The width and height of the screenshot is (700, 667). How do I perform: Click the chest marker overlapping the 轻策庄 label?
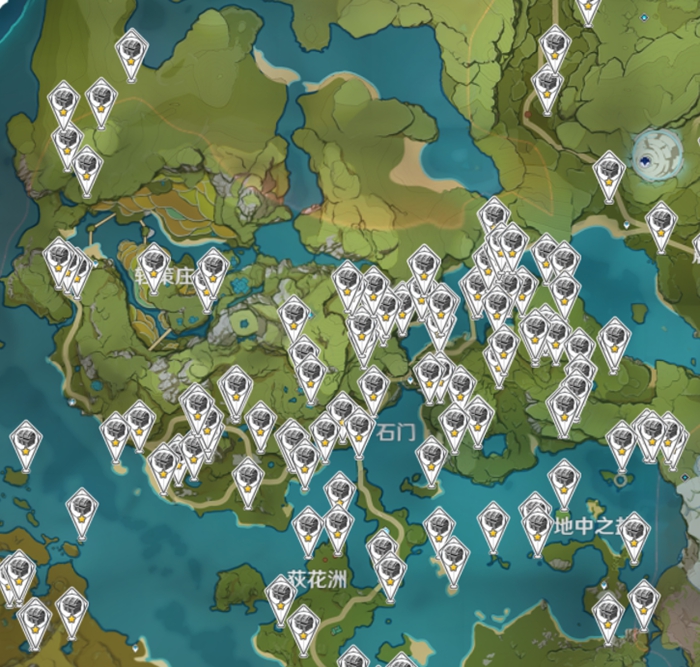click(153, 264)
